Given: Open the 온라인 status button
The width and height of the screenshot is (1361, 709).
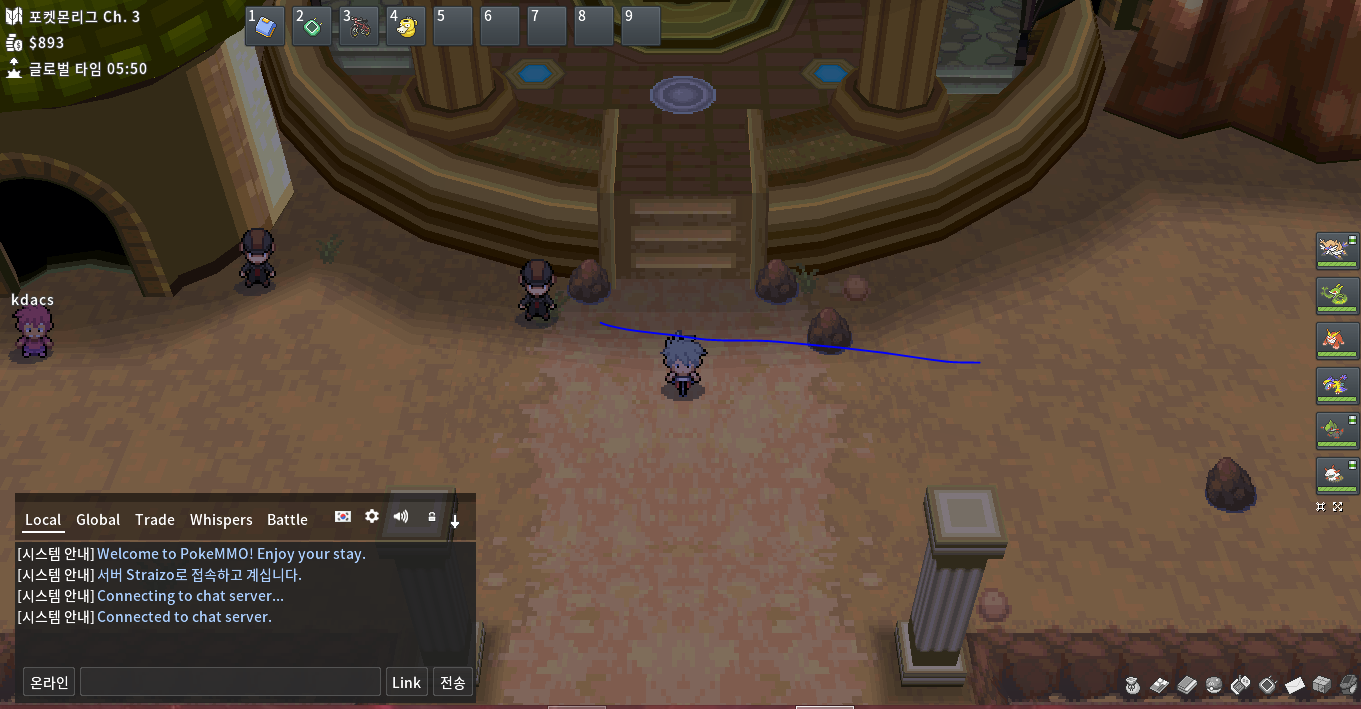Looking at the screenshot, I should (48, 682).
